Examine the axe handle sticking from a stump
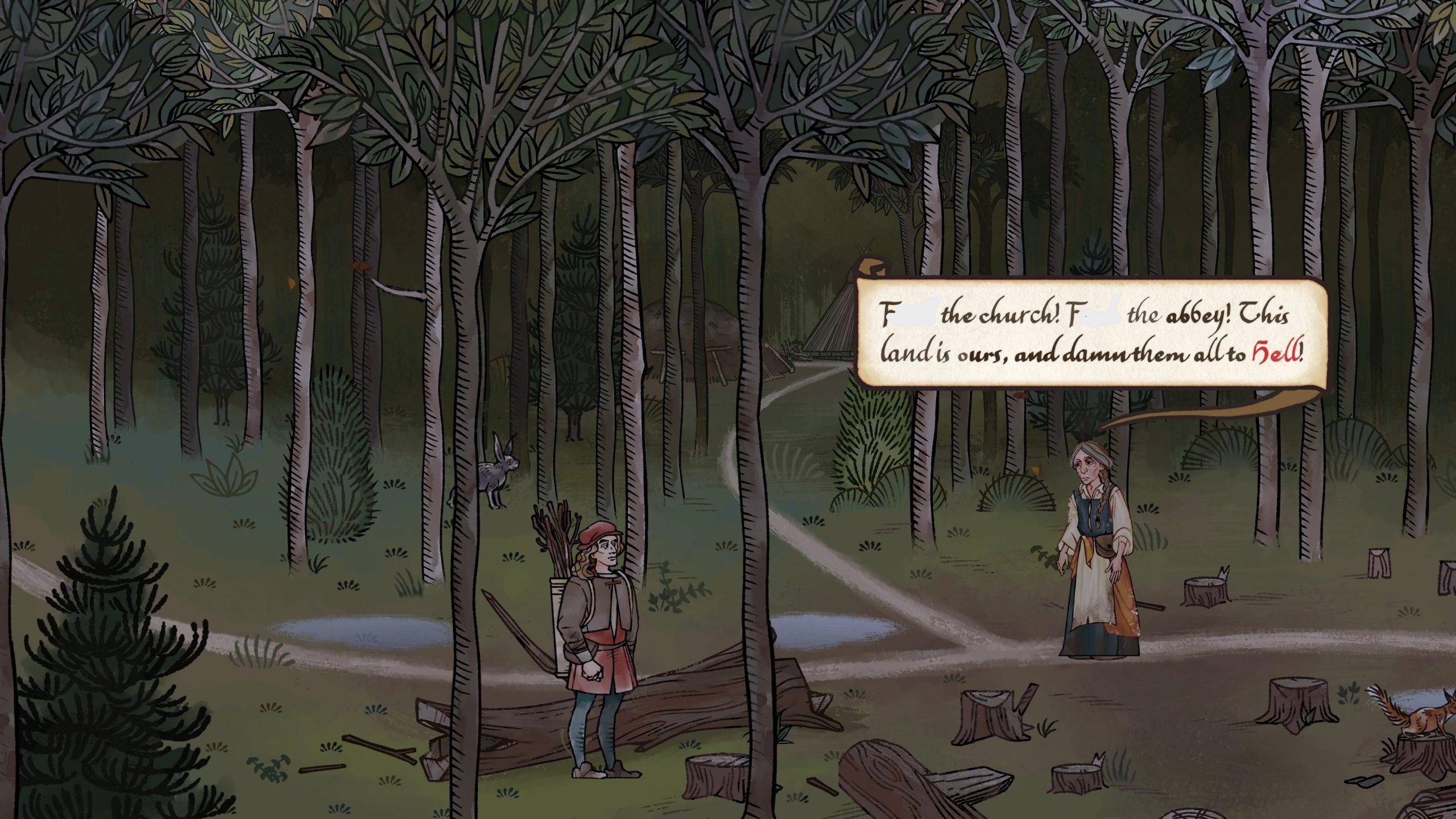The image size is (1456, 819). pyautogui.click(x=1029, y=697)
